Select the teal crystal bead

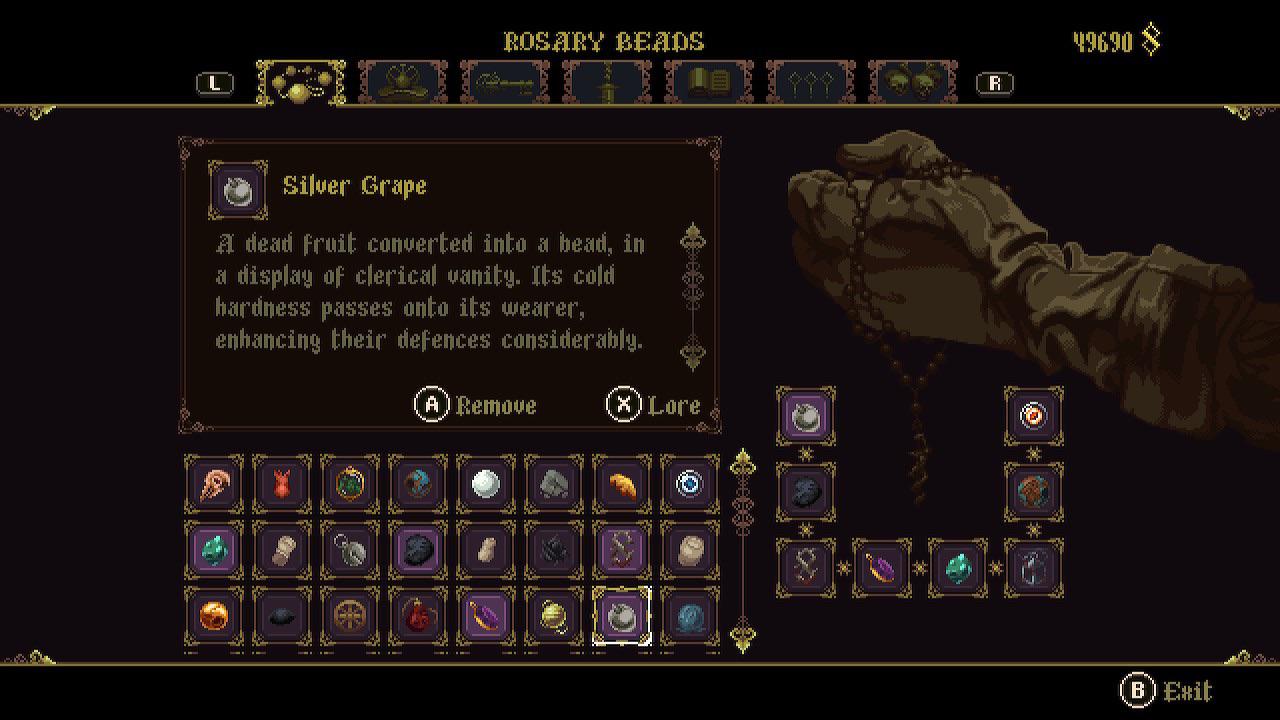point(214,552)
